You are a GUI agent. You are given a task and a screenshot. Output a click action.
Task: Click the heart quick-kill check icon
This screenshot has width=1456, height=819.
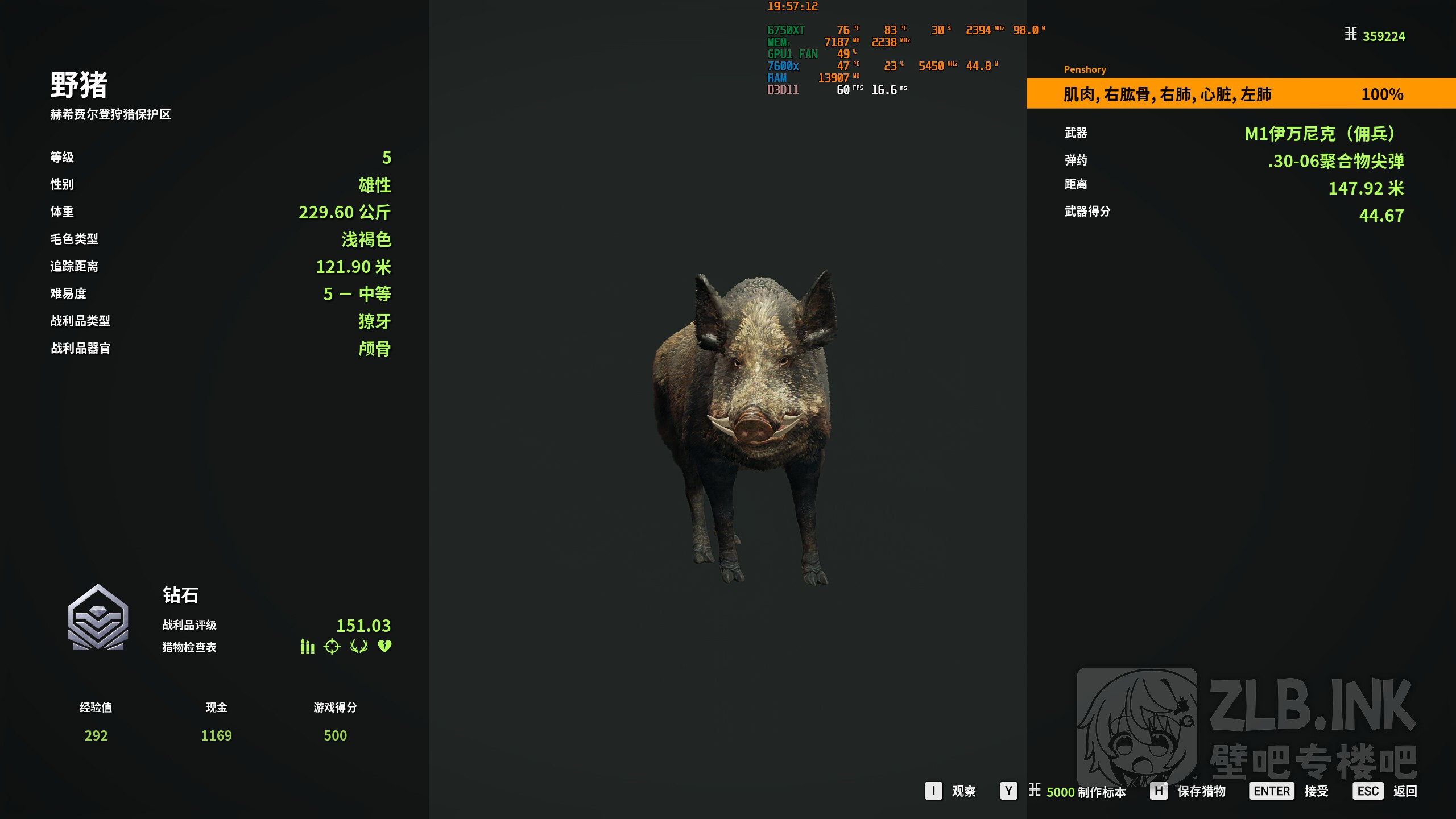click(x=385, y=647)
